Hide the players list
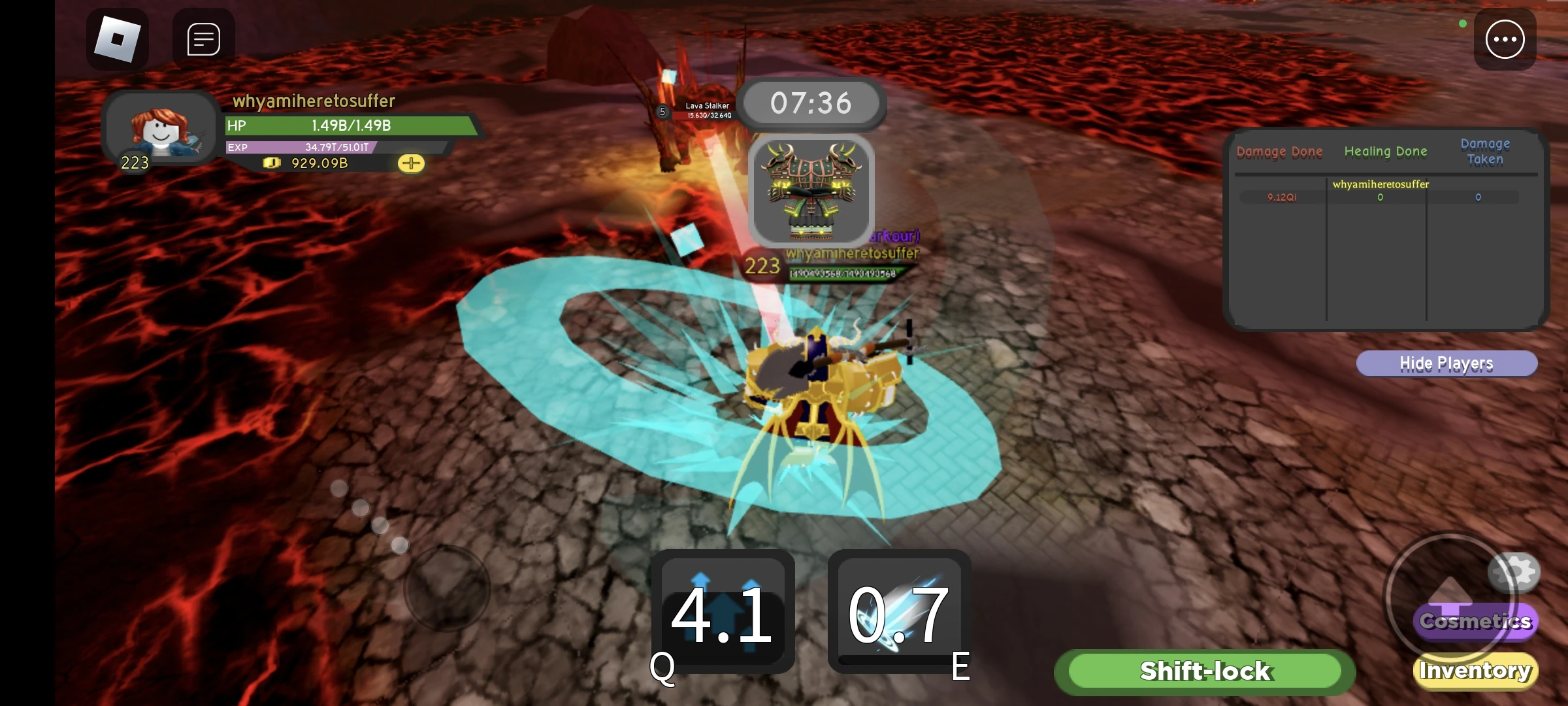This screenshot has height=706, width=1568. point(1446,362)
